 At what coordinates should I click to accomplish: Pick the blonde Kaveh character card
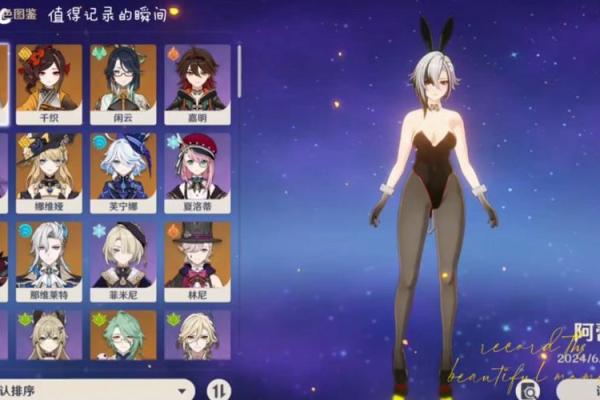[x=195, y=336]
